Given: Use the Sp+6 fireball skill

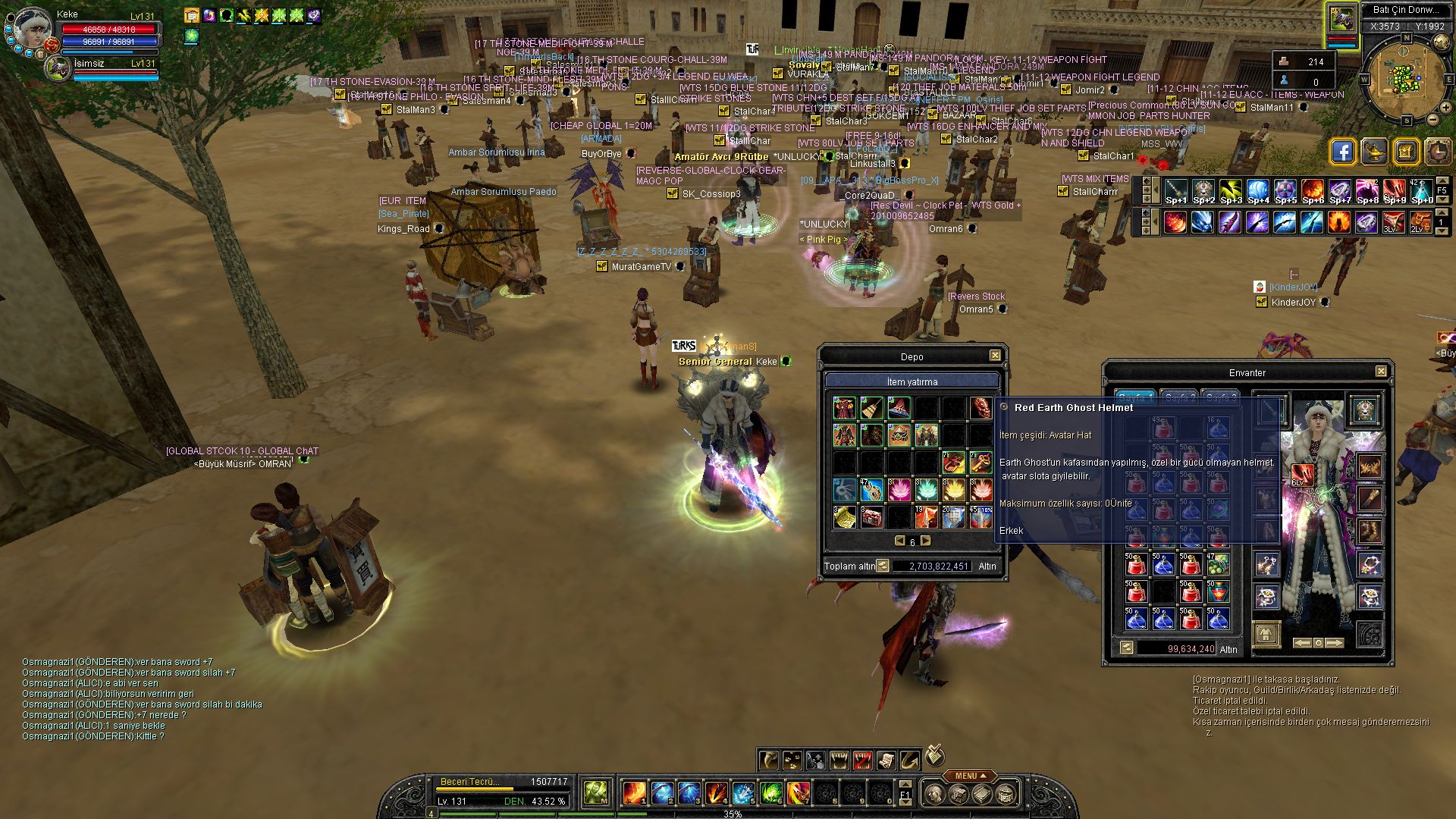Looking at the screenshot, I should point(1313,191).
